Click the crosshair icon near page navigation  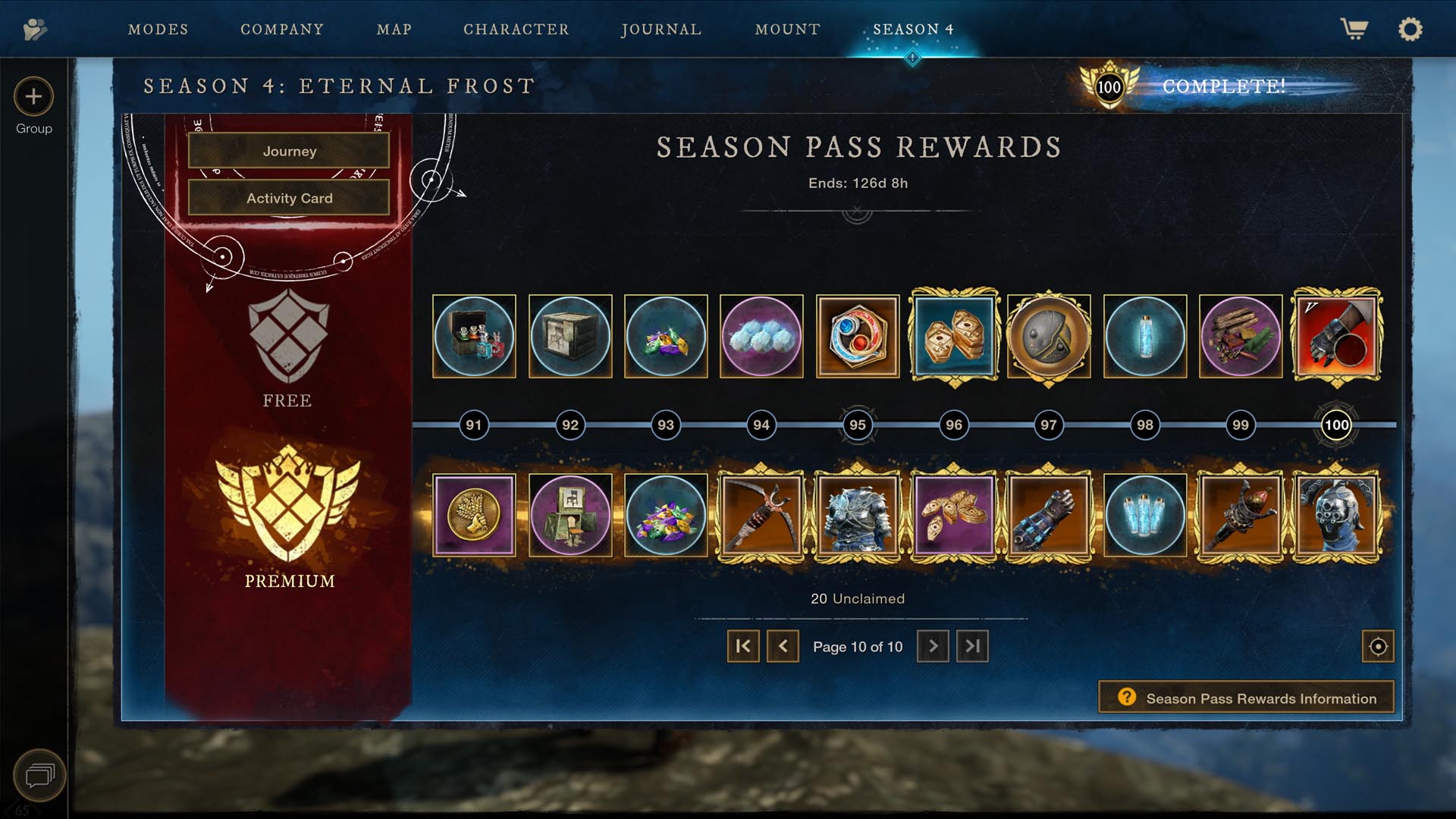click(1378, 647)
